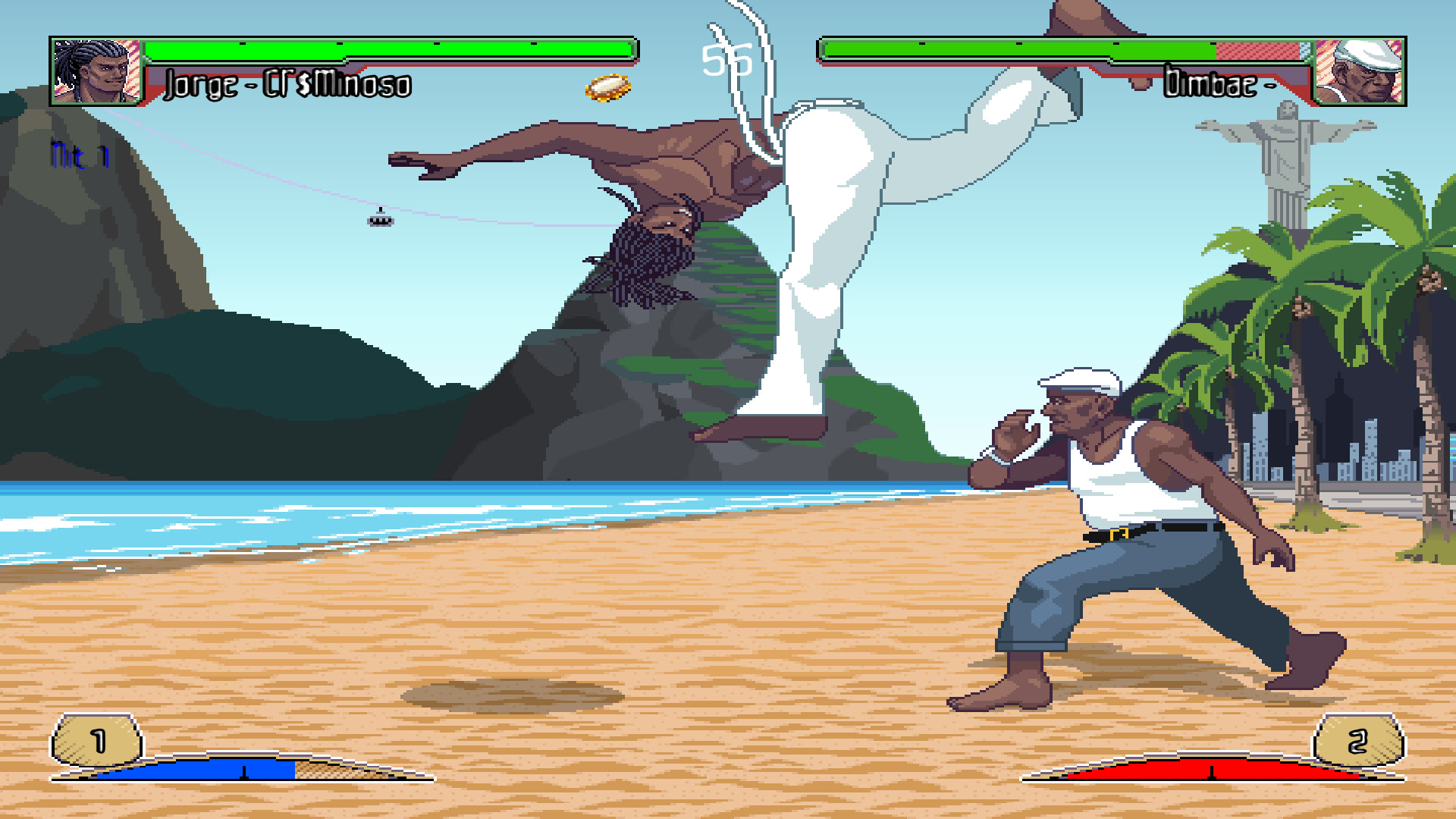The width and height of the screenshot is (1456, 819).
Task: Select Dimbae's character portrait
Action: (1360, 72)
